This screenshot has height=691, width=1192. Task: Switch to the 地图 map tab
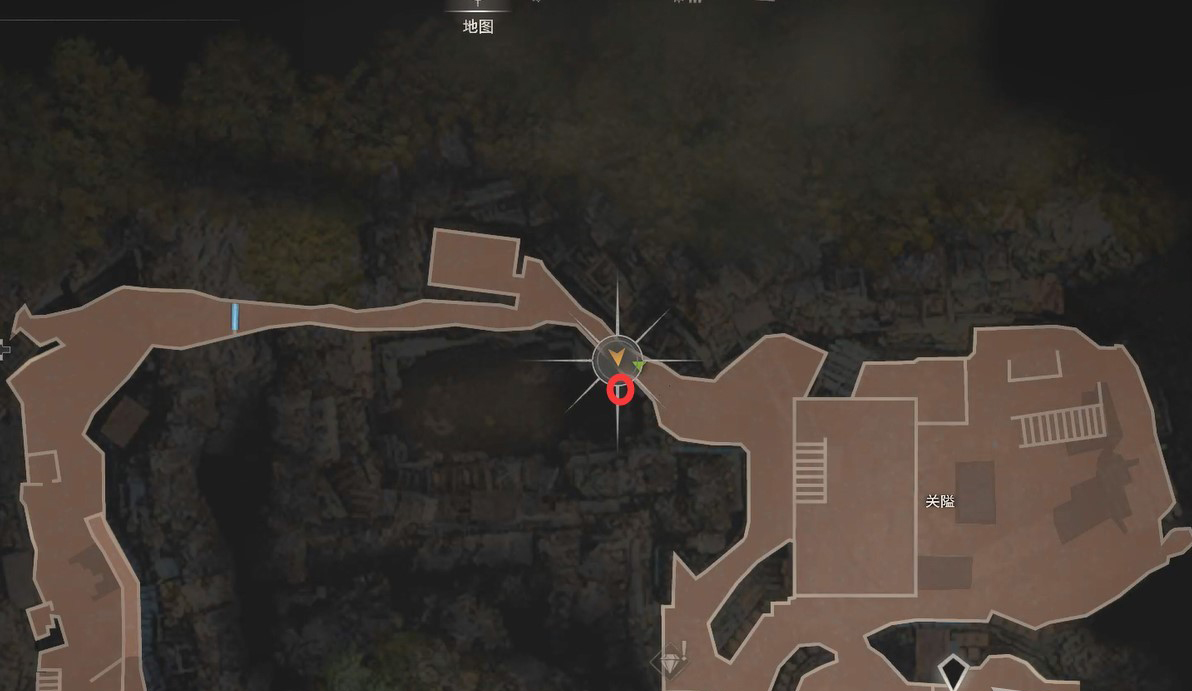(478, 26)
